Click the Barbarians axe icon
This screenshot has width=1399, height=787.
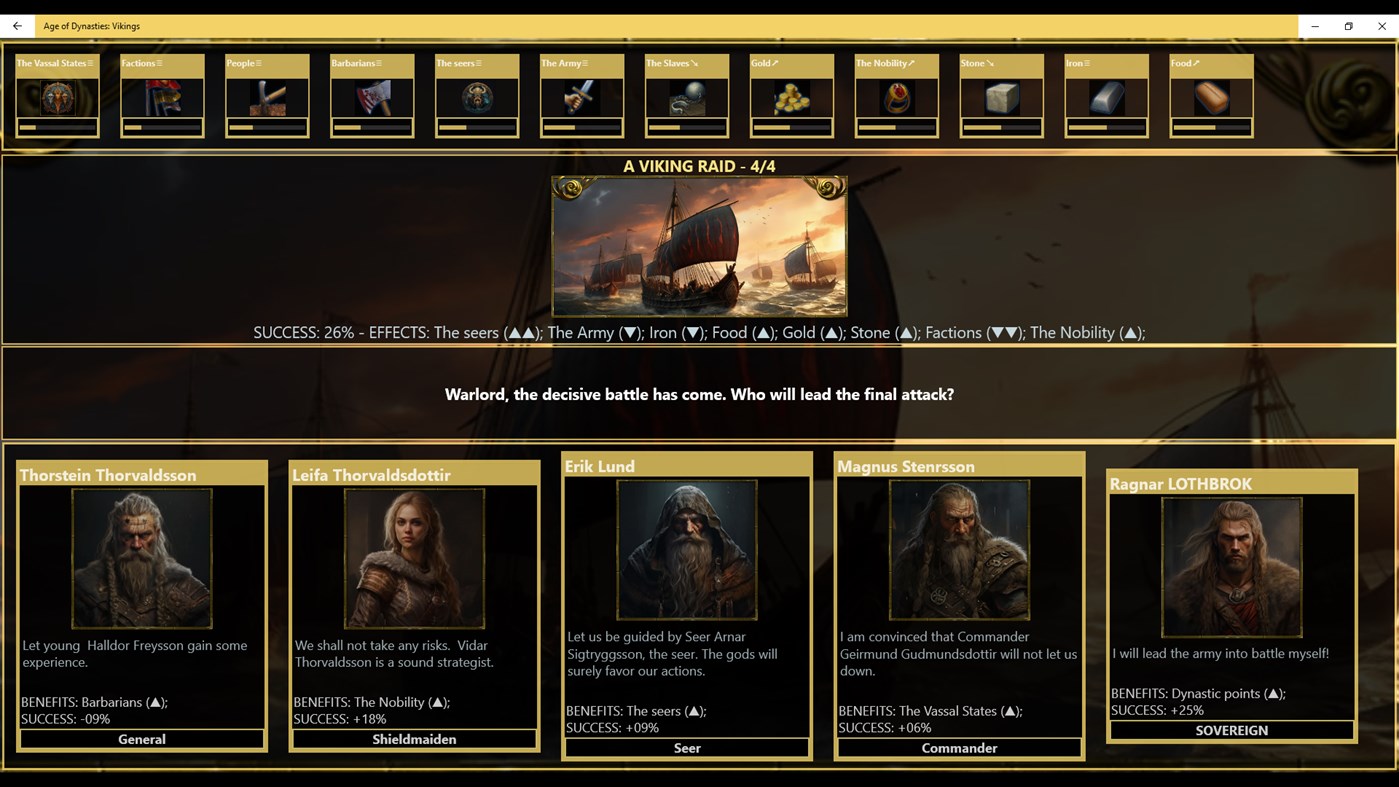point(371,96)
